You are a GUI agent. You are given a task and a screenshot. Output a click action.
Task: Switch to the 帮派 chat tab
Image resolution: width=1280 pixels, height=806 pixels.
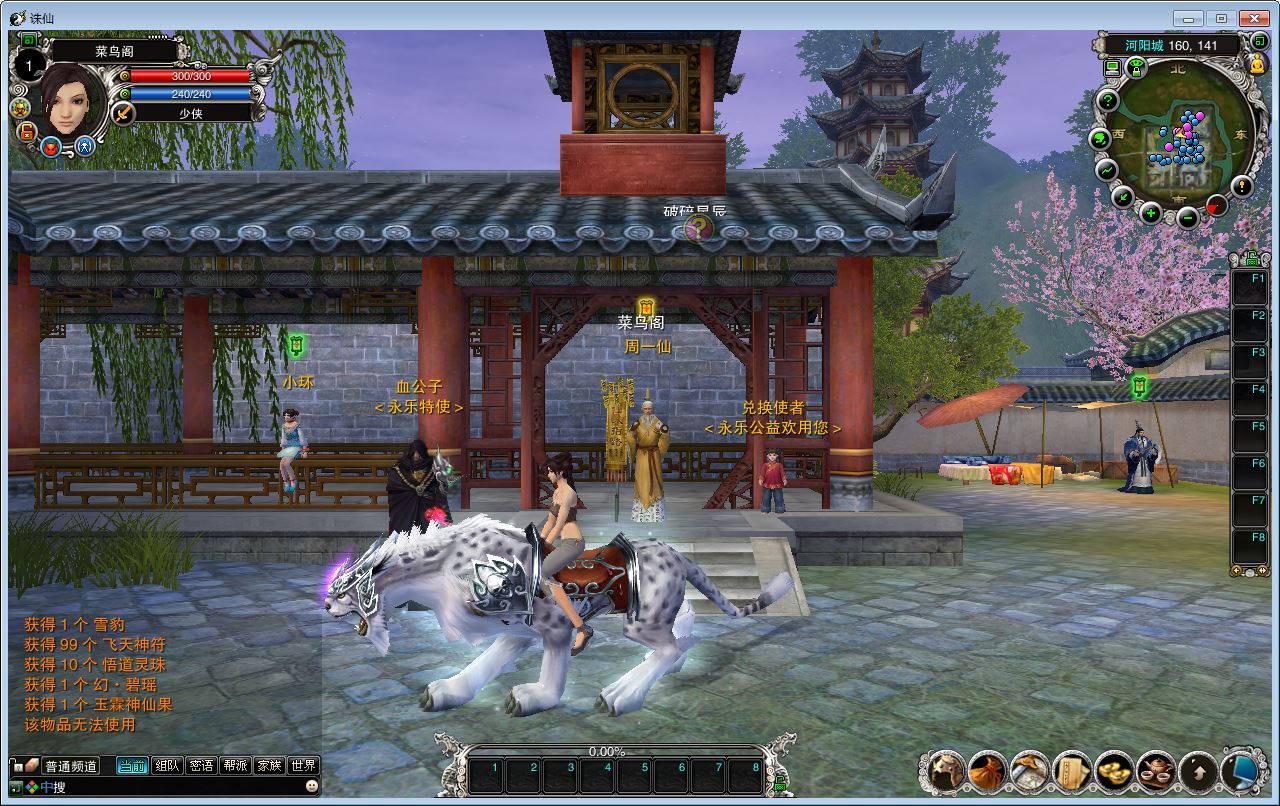point(235,766)
